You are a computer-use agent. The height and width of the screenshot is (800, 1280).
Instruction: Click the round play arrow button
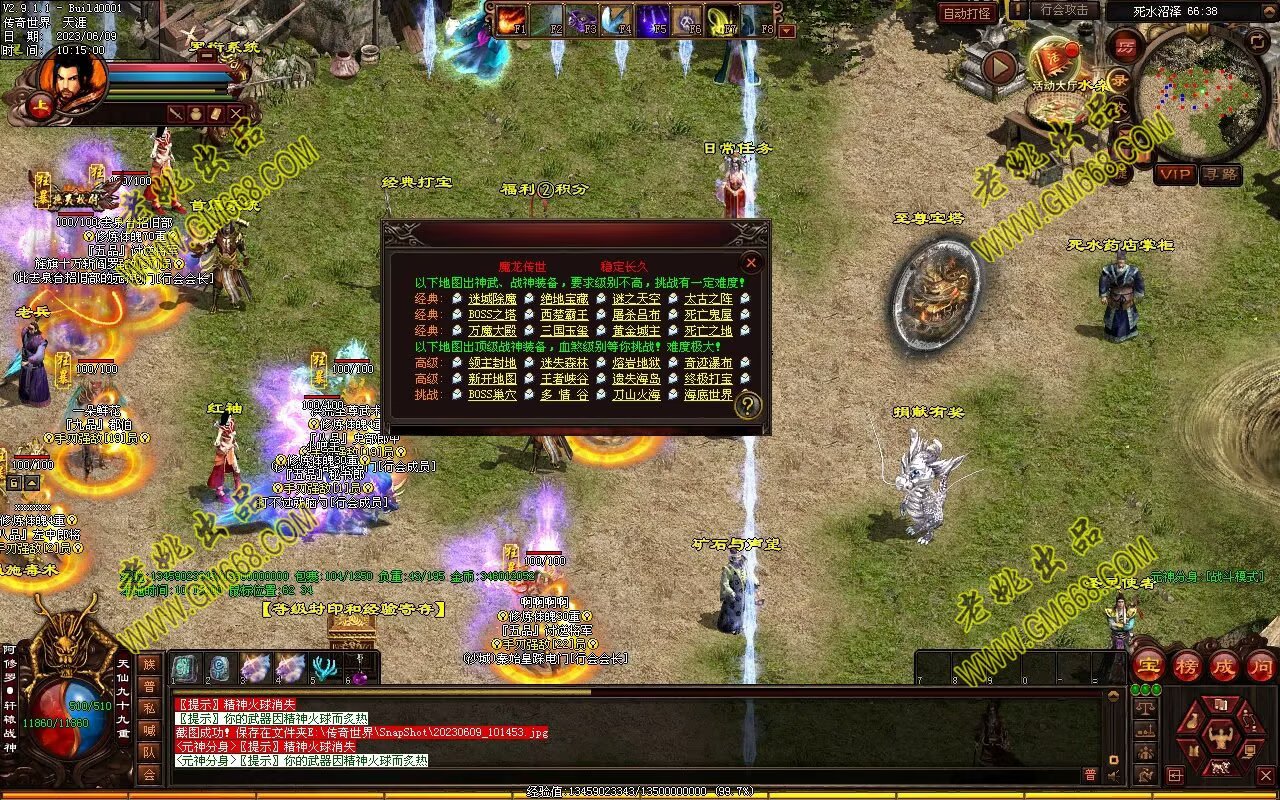[998, 67]
